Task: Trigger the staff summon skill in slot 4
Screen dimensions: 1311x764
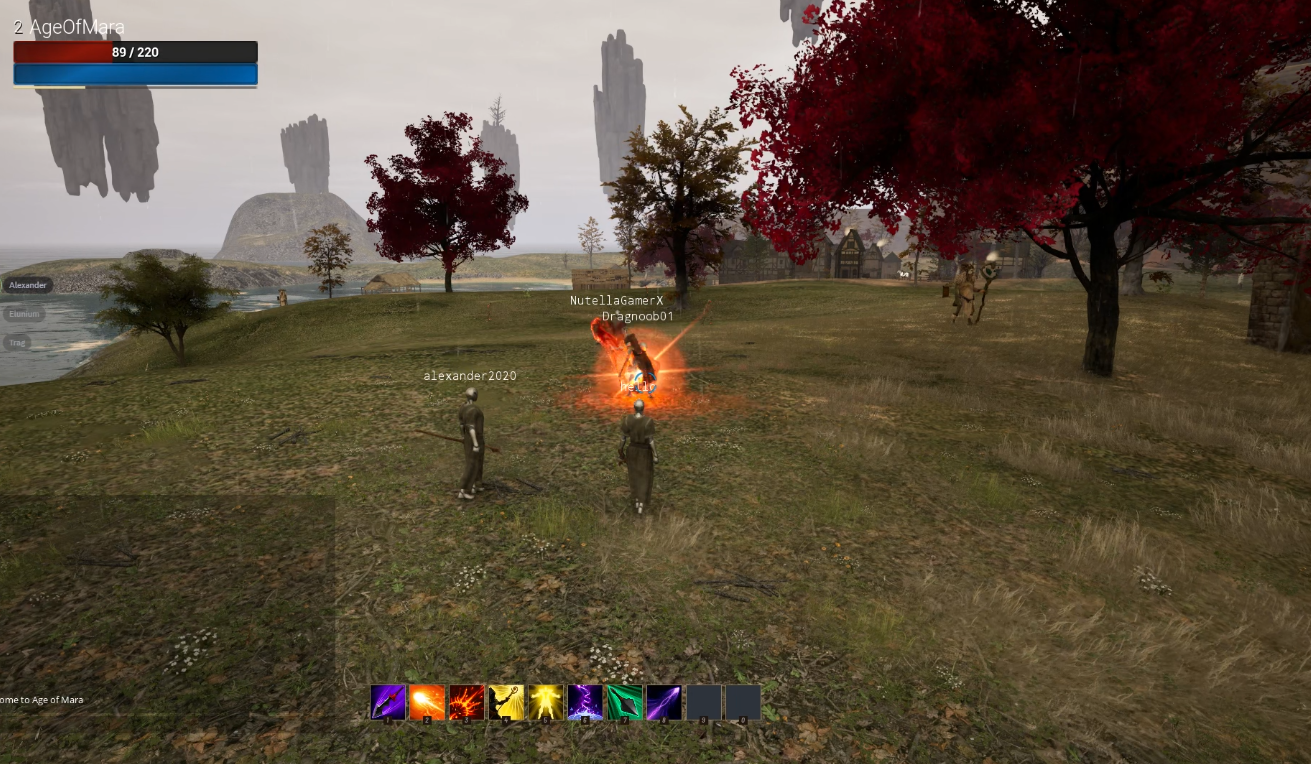Action: click(506, 702)
